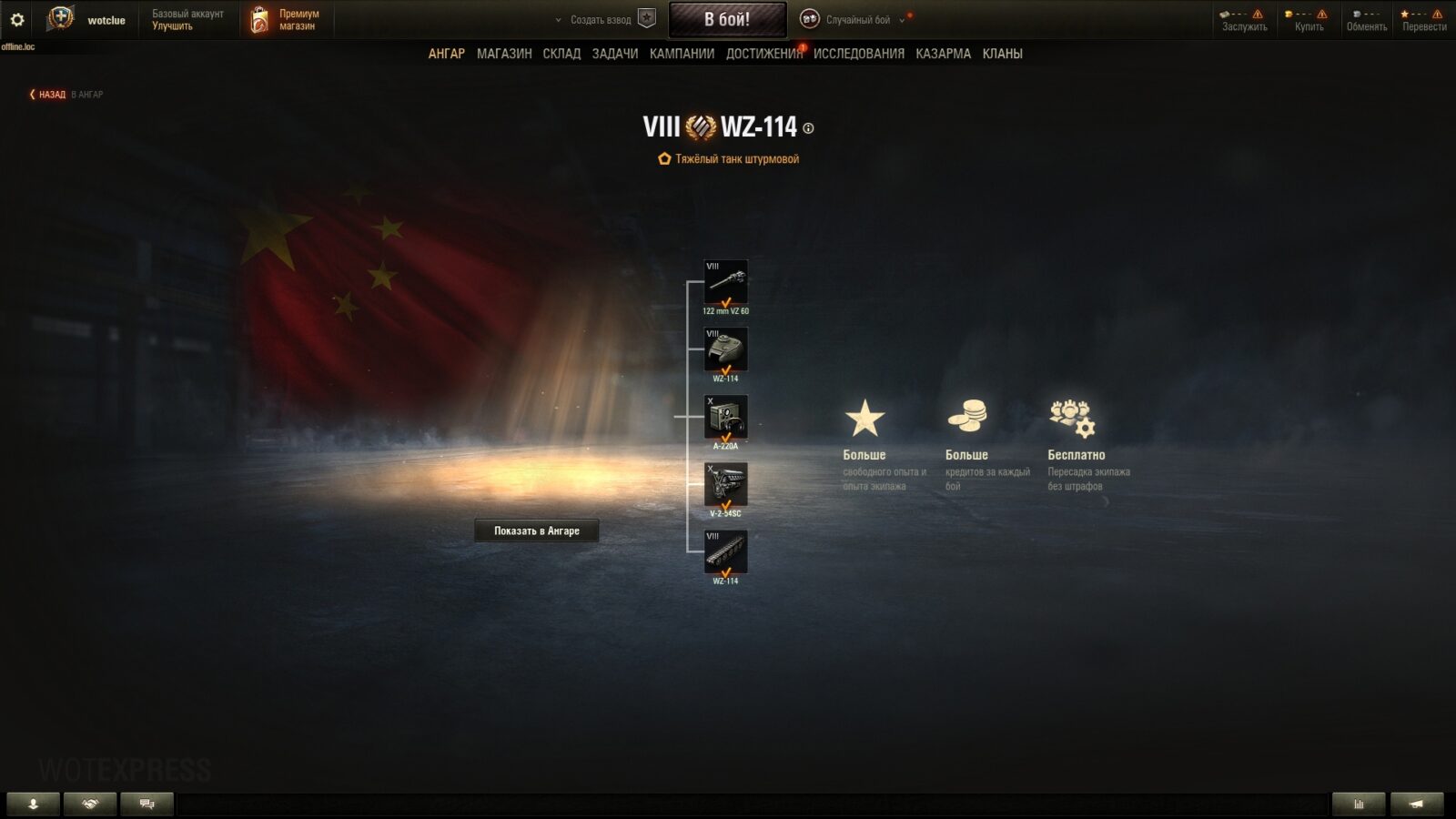The width and height of the screenshot is (1456, 819).
Task: Open the settings gear menu
Action: [x=17, y=19]
